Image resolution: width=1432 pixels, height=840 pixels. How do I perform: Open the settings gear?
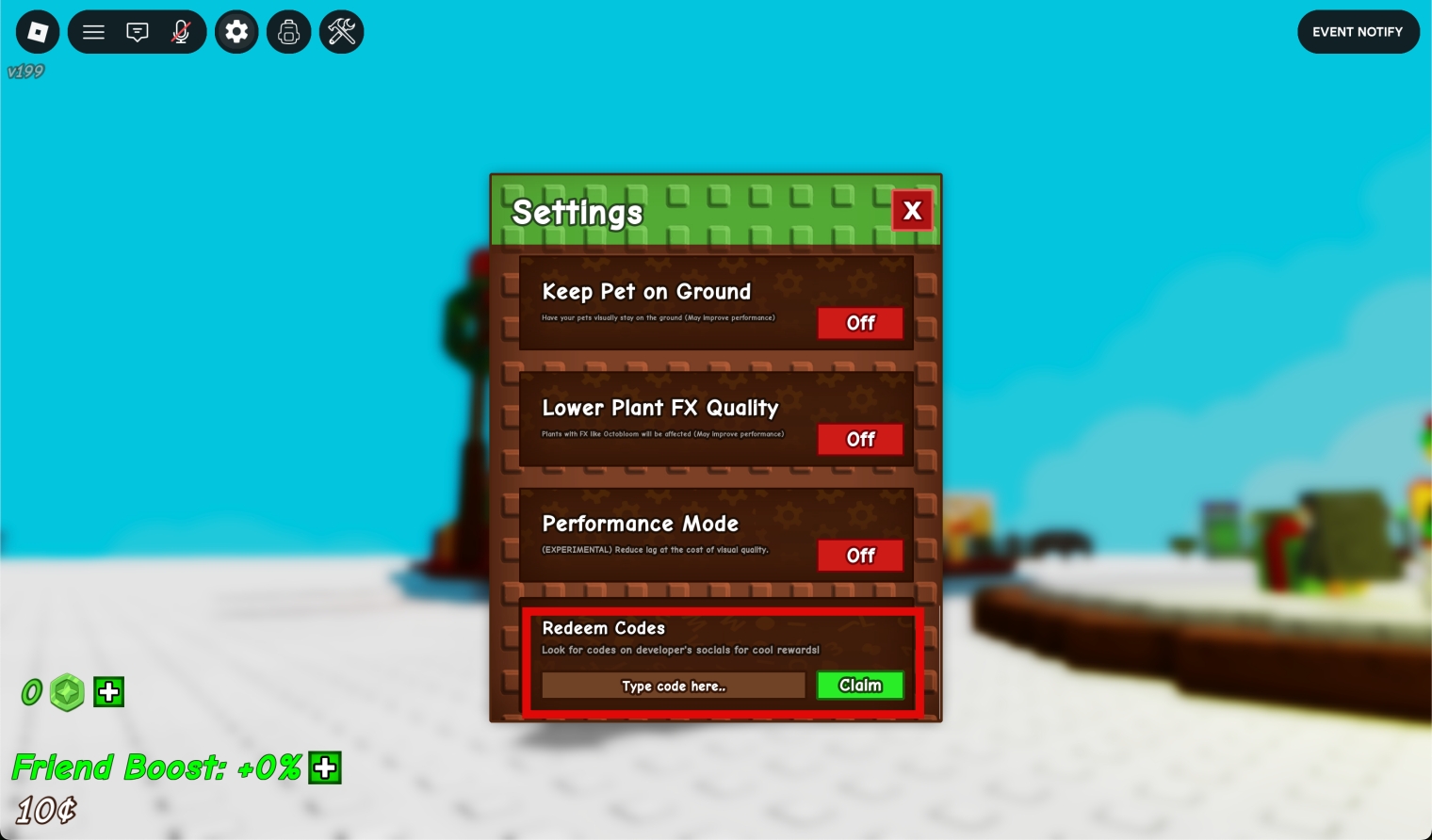(x=236, y=31)
